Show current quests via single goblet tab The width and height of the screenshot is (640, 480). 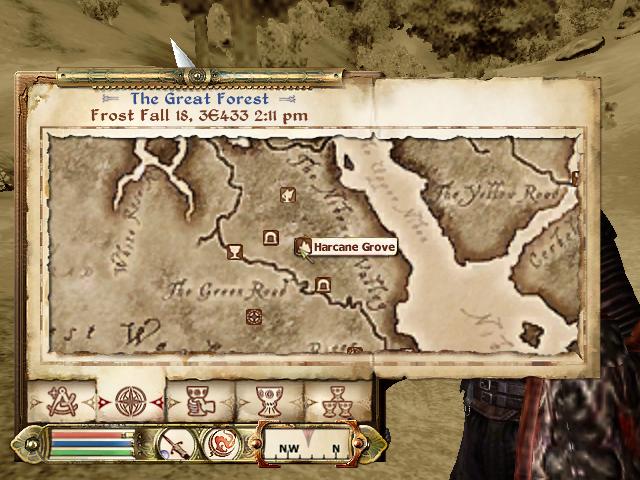click(267, 402)
